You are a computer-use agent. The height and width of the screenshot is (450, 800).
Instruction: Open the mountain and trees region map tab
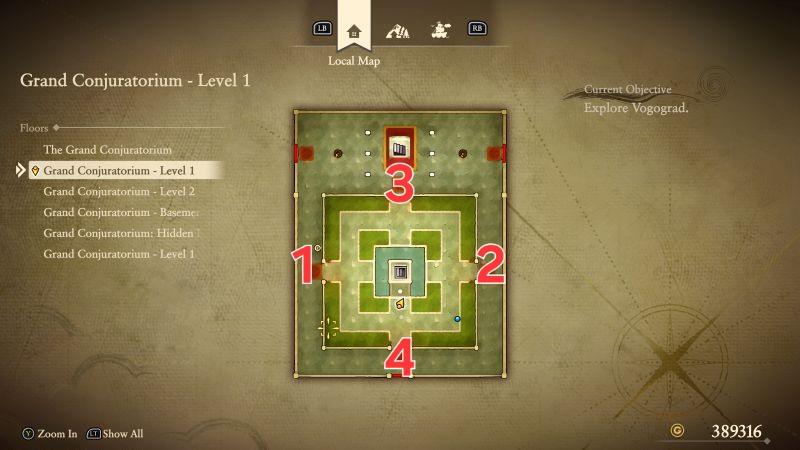[x=397, y=29]
